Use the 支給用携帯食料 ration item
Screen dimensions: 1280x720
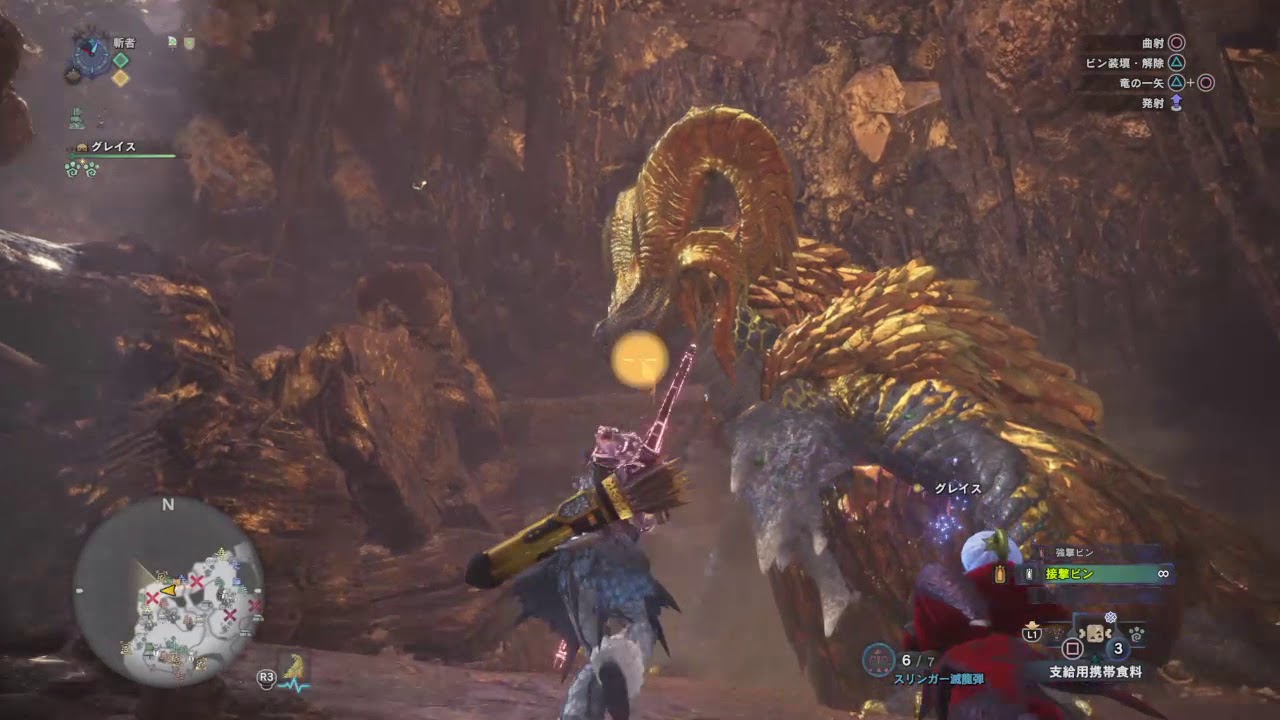[x=1095, y=672]
